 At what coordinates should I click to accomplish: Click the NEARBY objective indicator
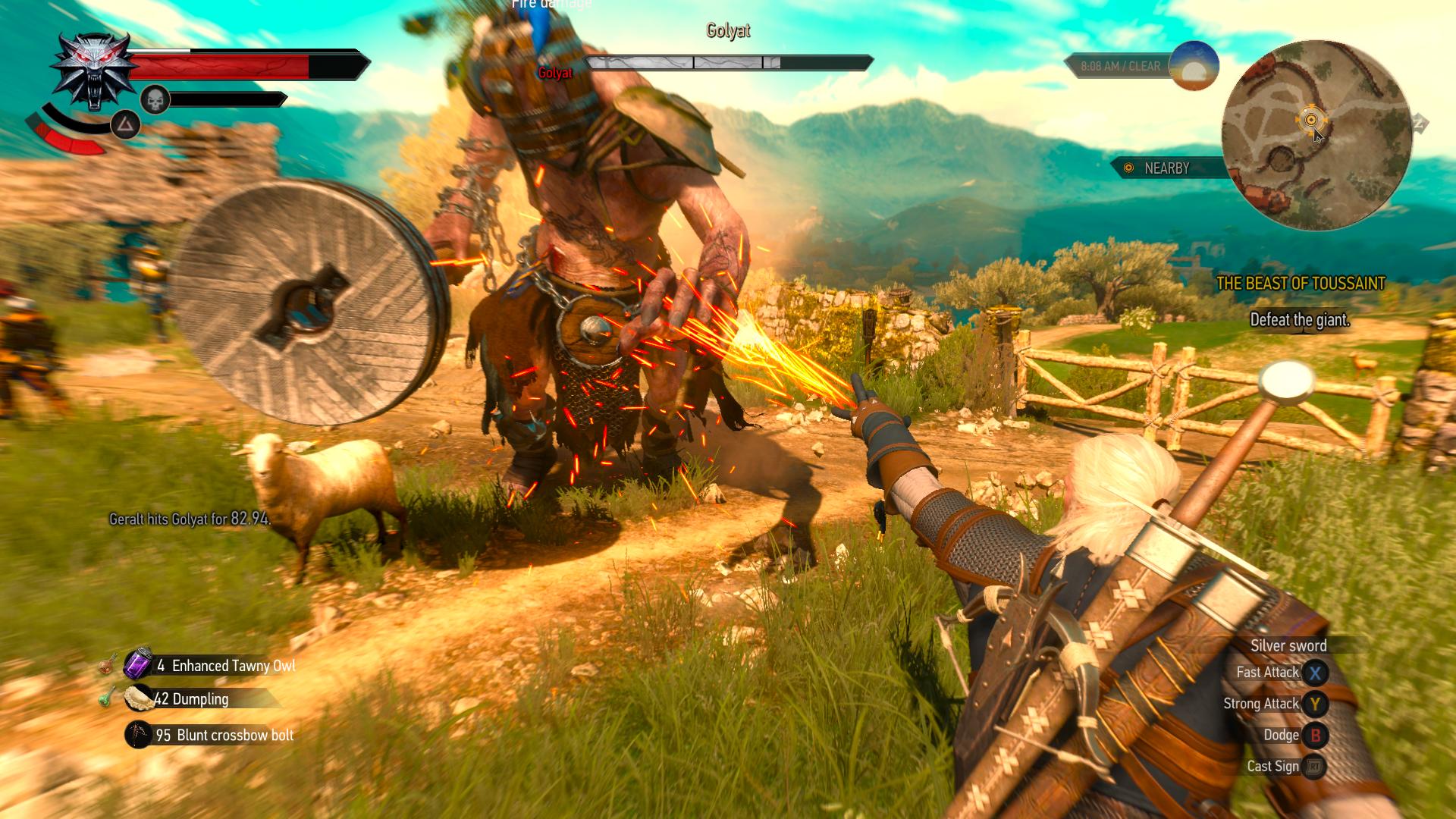click(x=1166, y=168)
